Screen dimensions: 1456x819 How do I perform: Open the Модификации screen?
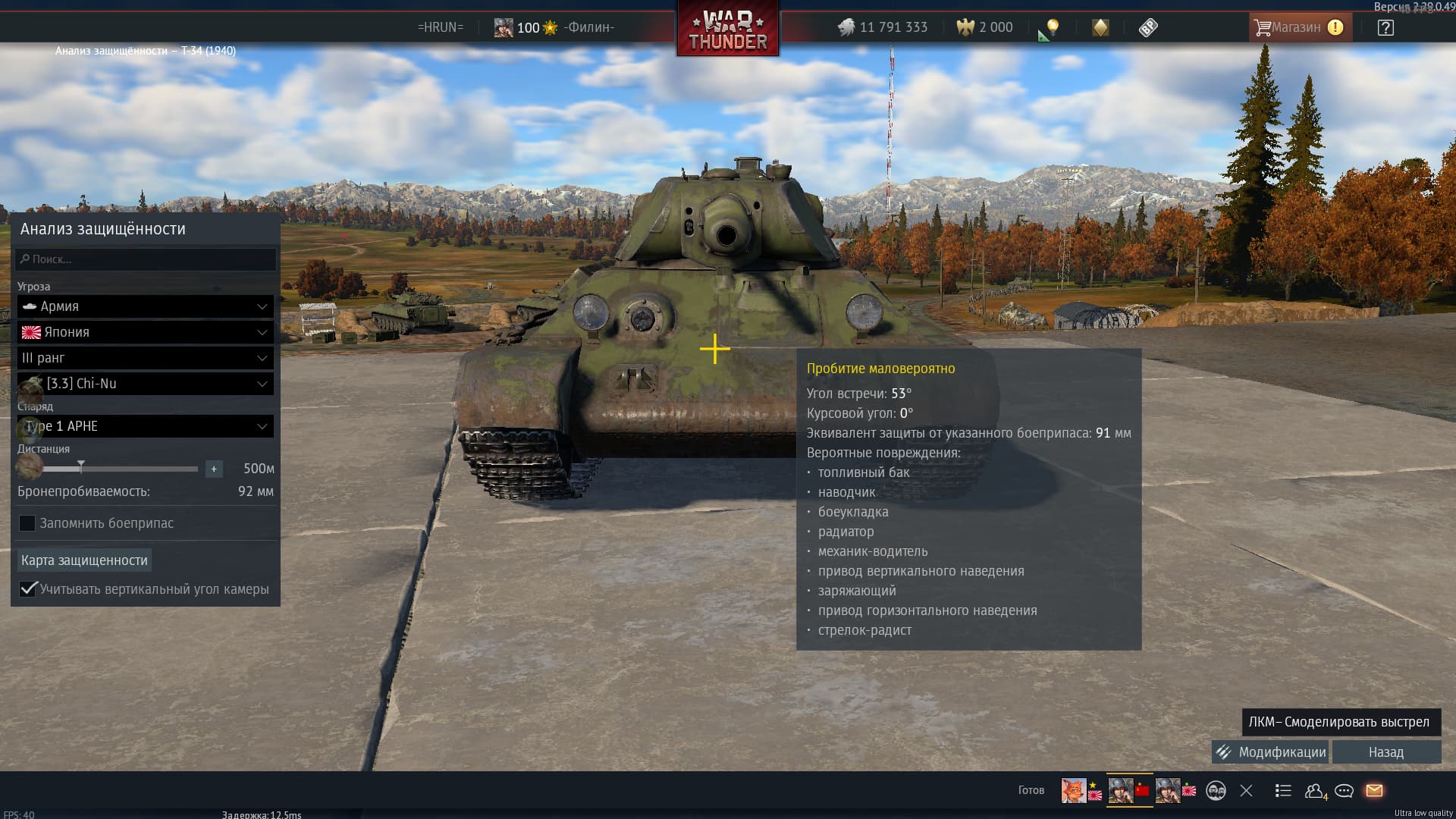pyautogui.click(x=1270, y=752)
